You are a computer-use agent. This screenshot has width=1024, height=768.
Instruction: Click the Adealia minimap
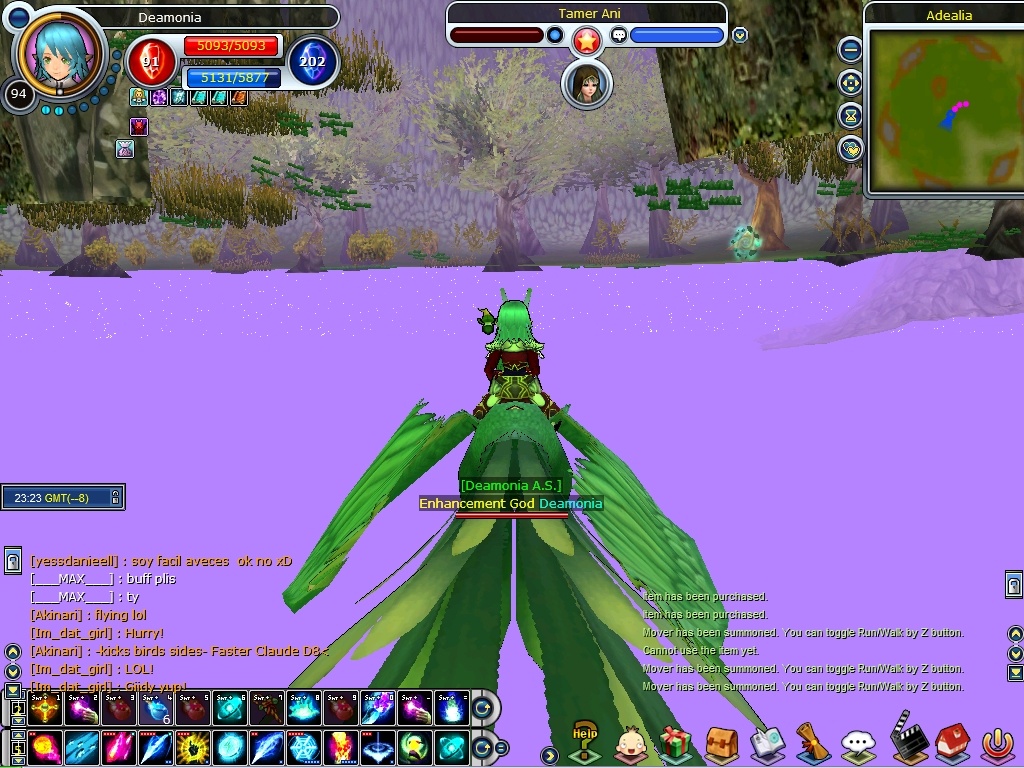click(x=942, y=110)
